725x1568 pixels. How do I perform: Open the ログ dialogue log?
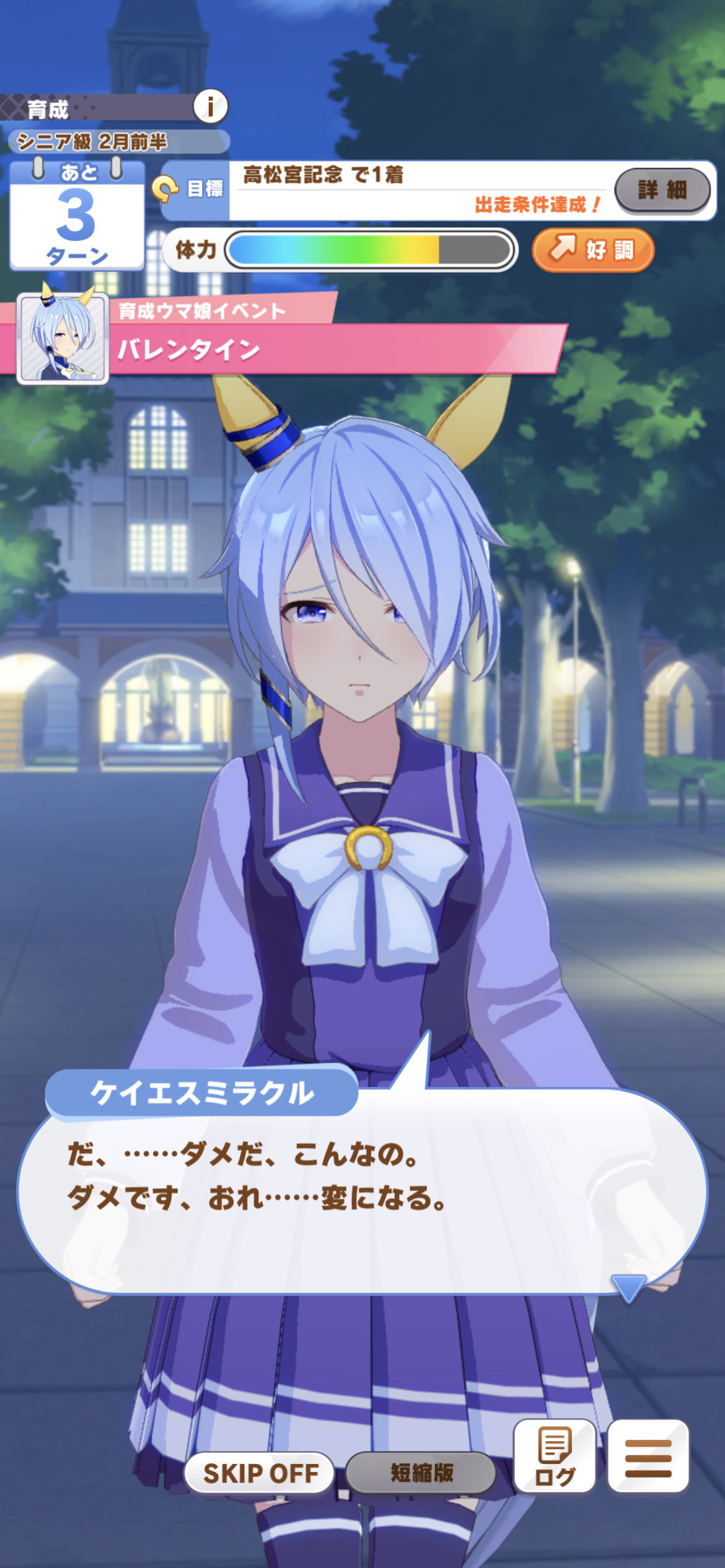click(x=555, y=1456)
